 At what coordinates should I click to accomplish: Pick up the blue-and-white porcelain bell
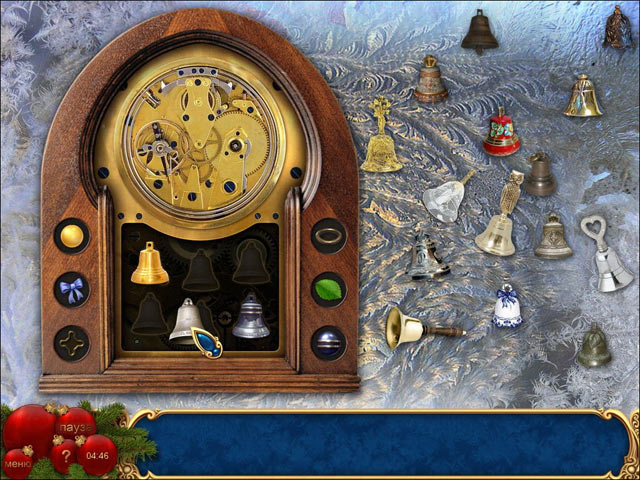pyautogui.click(x=507, y=307)
